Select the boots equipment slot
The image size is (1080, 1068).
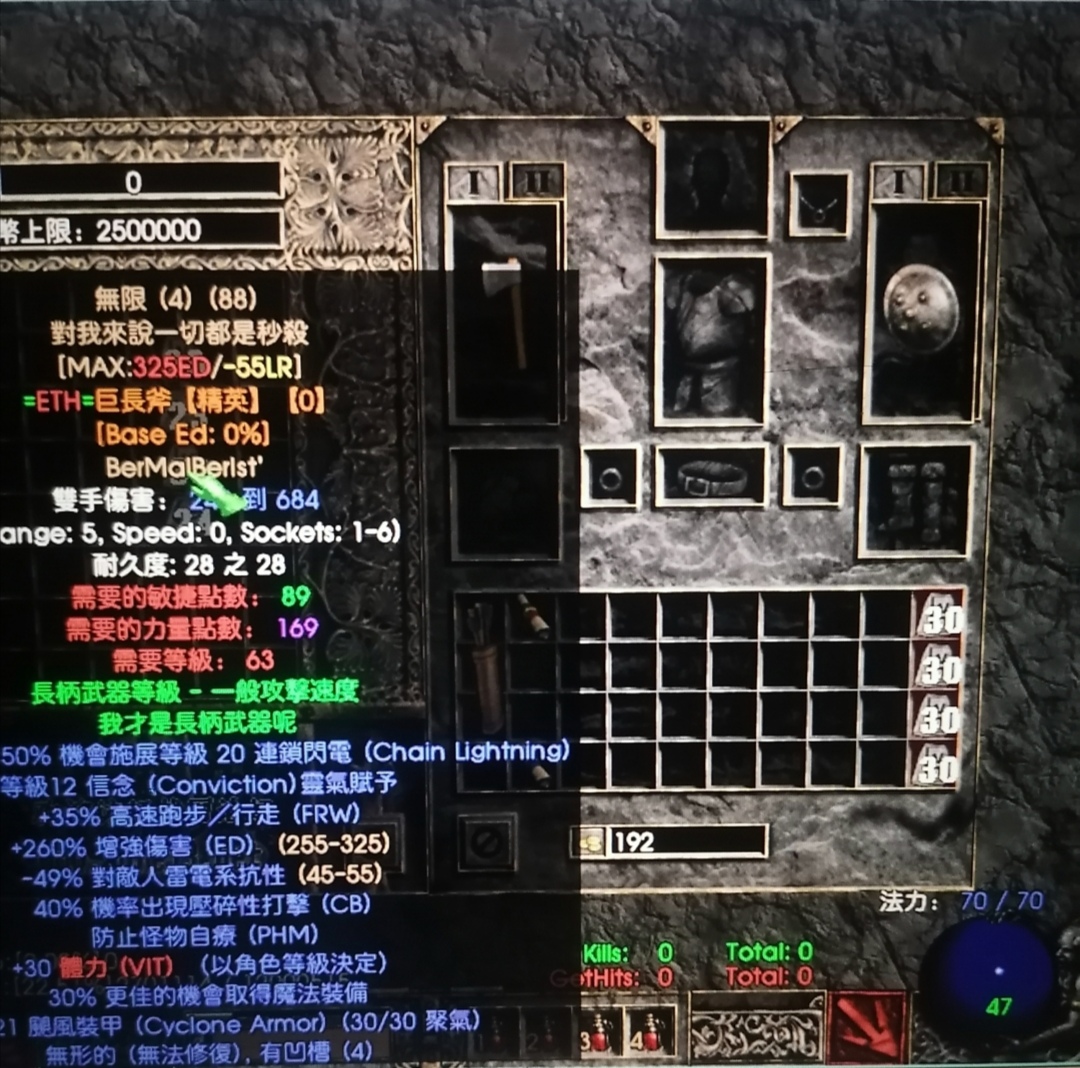coord(915,500)
